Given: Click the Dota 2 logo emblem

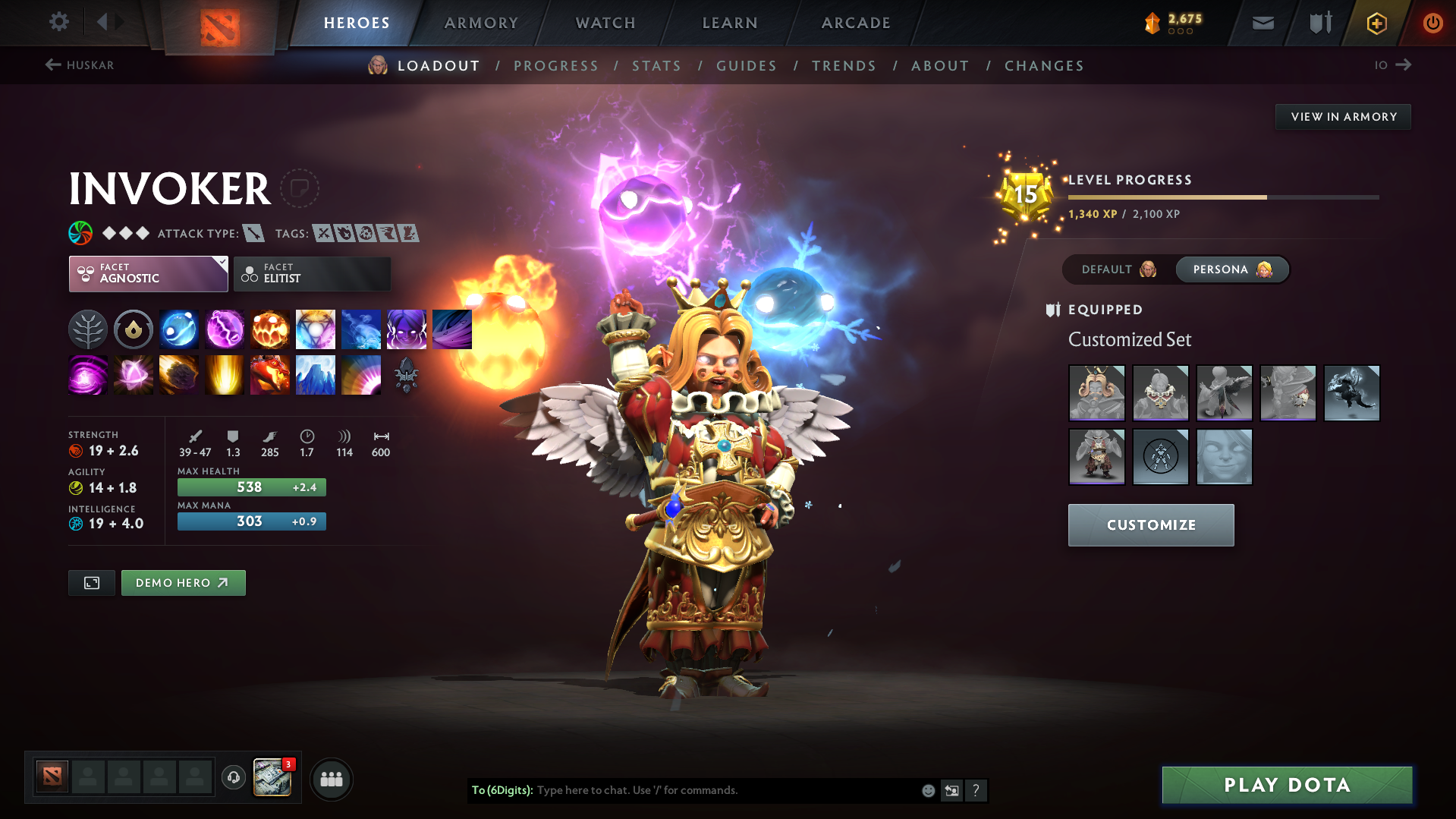Looking at the screenshot, I should point(219,23).
